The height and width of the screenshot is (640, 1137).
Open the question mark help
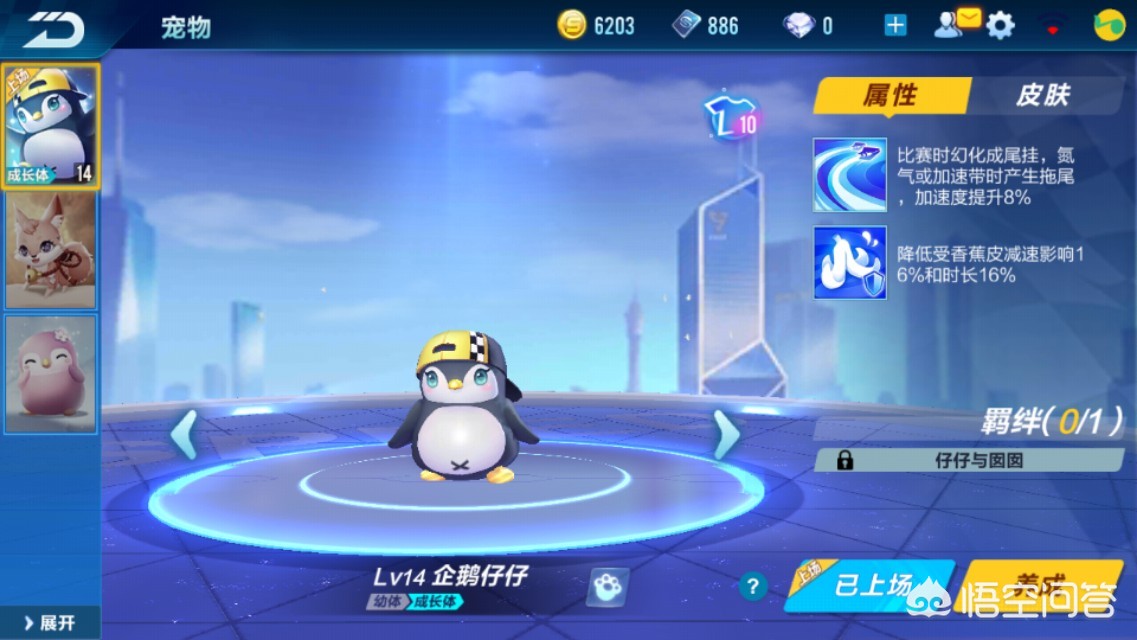[753, 587]
